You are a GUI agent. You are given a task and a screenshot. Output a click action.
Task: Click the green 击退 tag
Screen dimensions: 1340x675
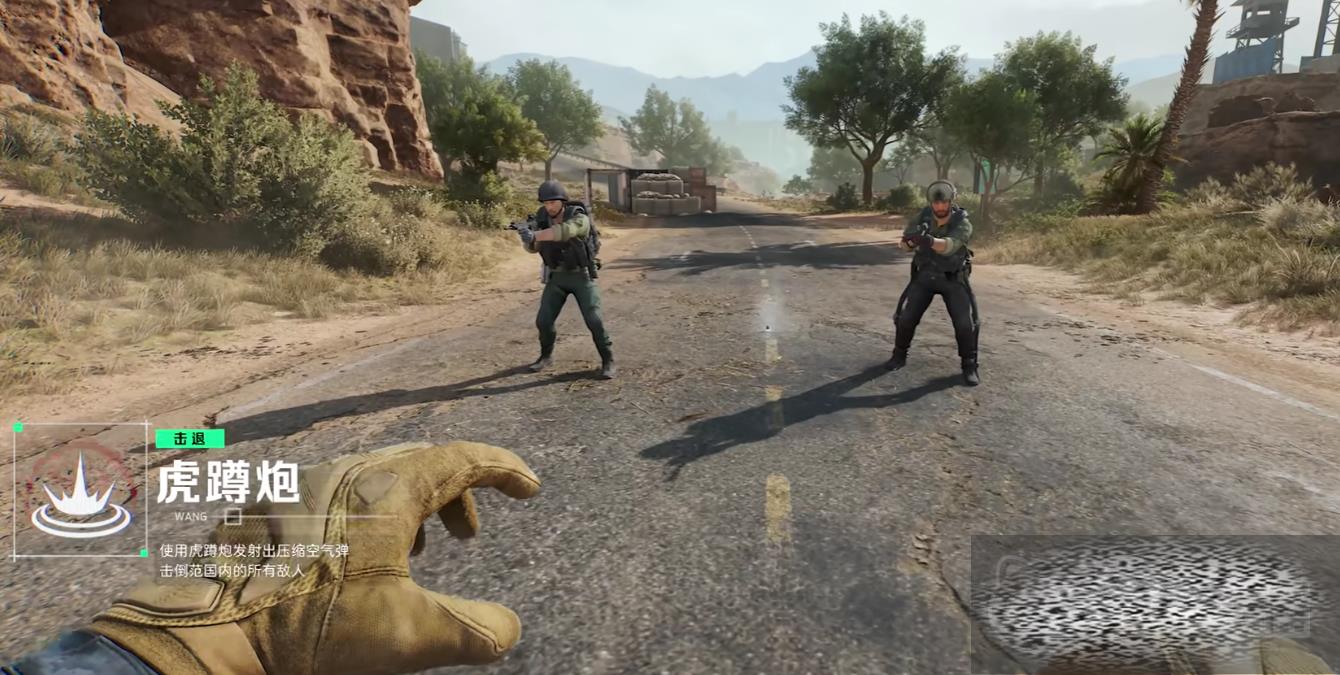coord(189,439)
